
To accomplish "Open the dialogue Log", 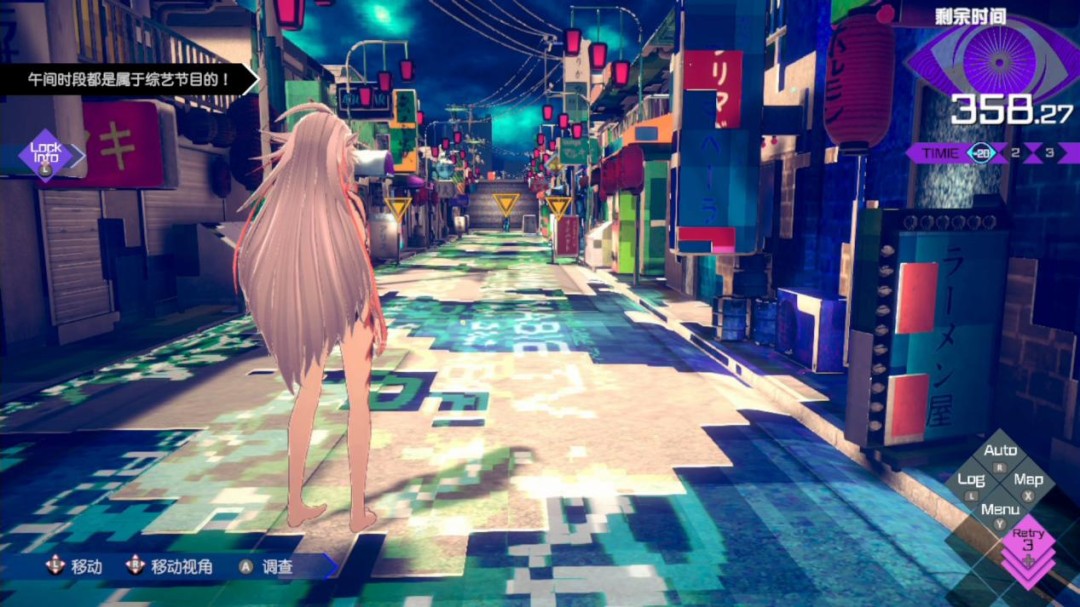I will (971, 481).
